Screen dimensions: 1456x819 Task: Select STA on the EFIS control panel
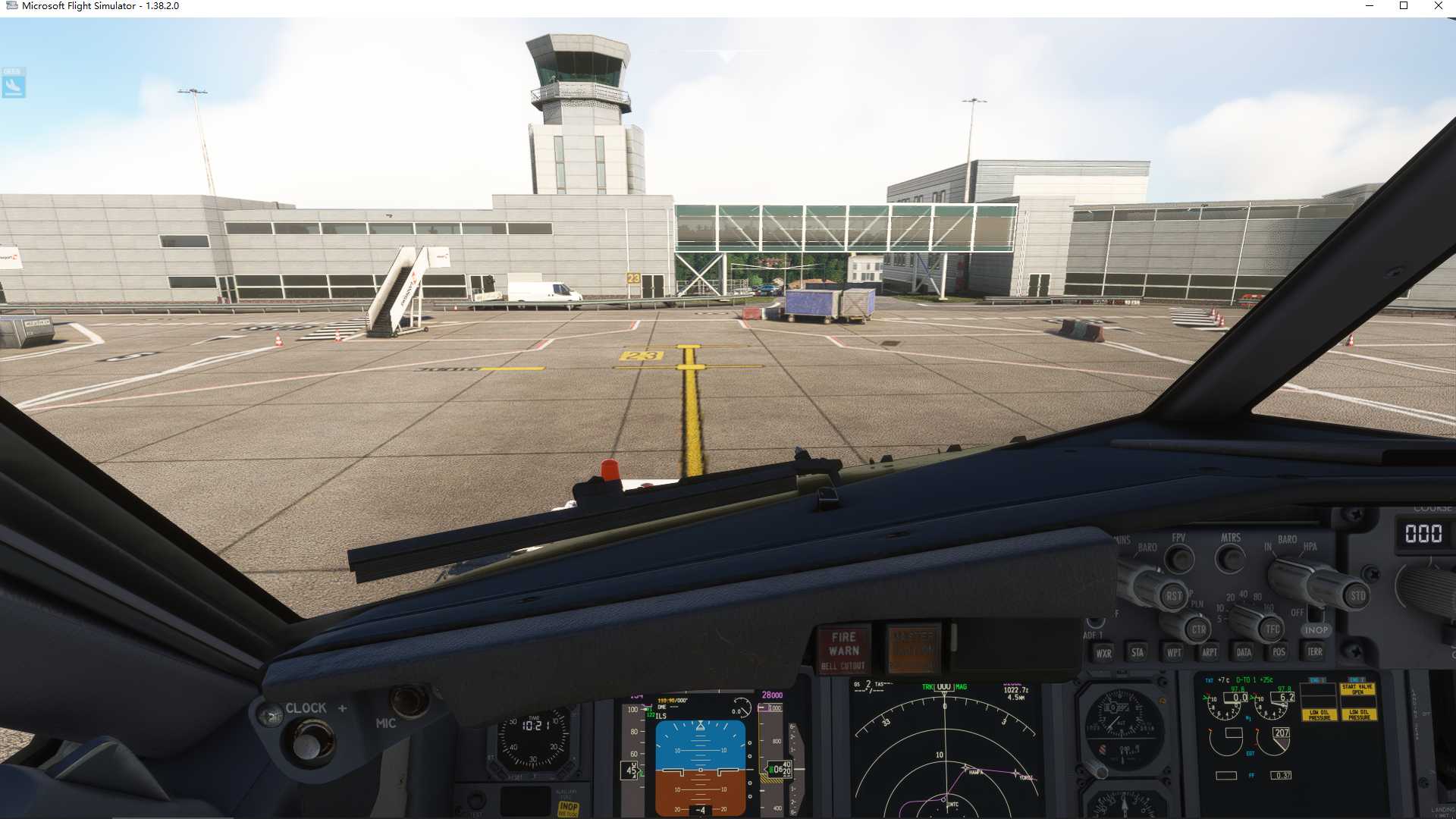coord(1137,653)
